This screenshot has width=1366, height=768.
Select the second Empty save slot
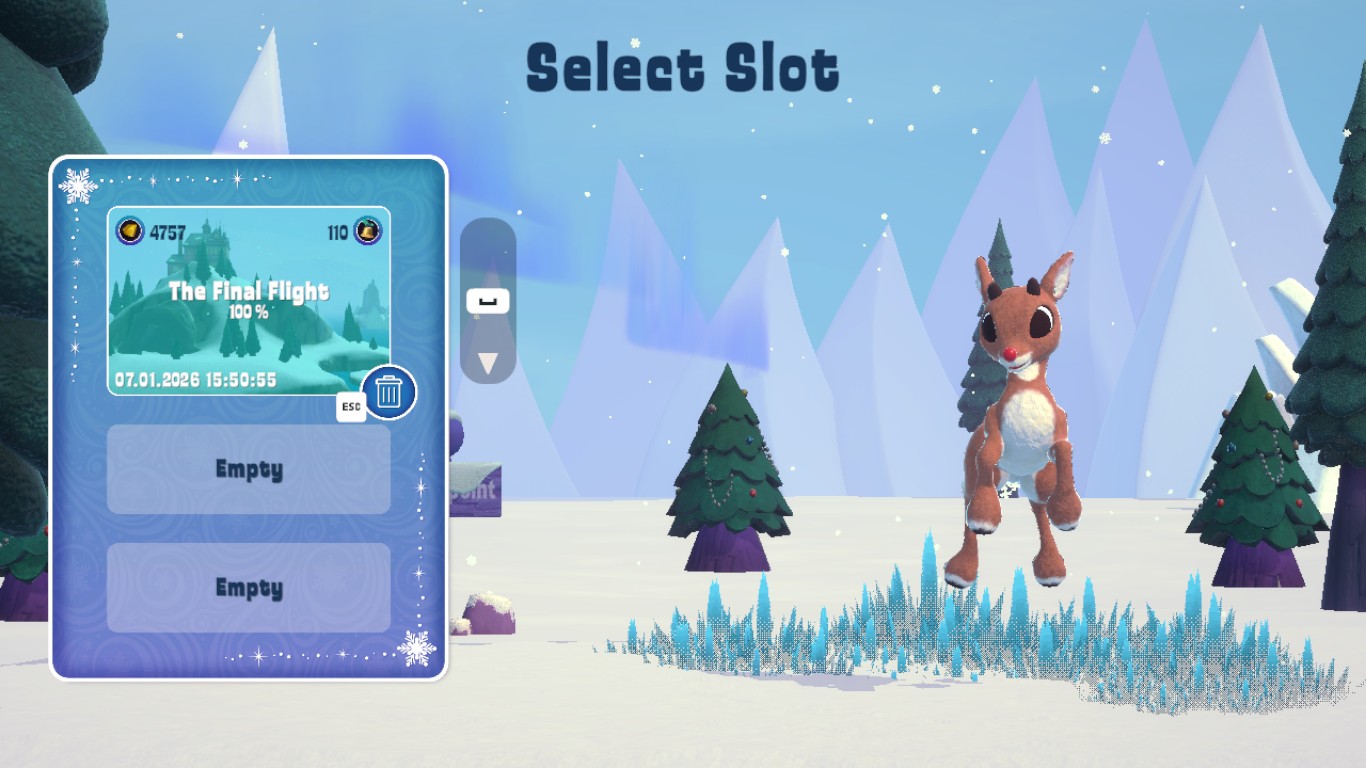(248, 588)
